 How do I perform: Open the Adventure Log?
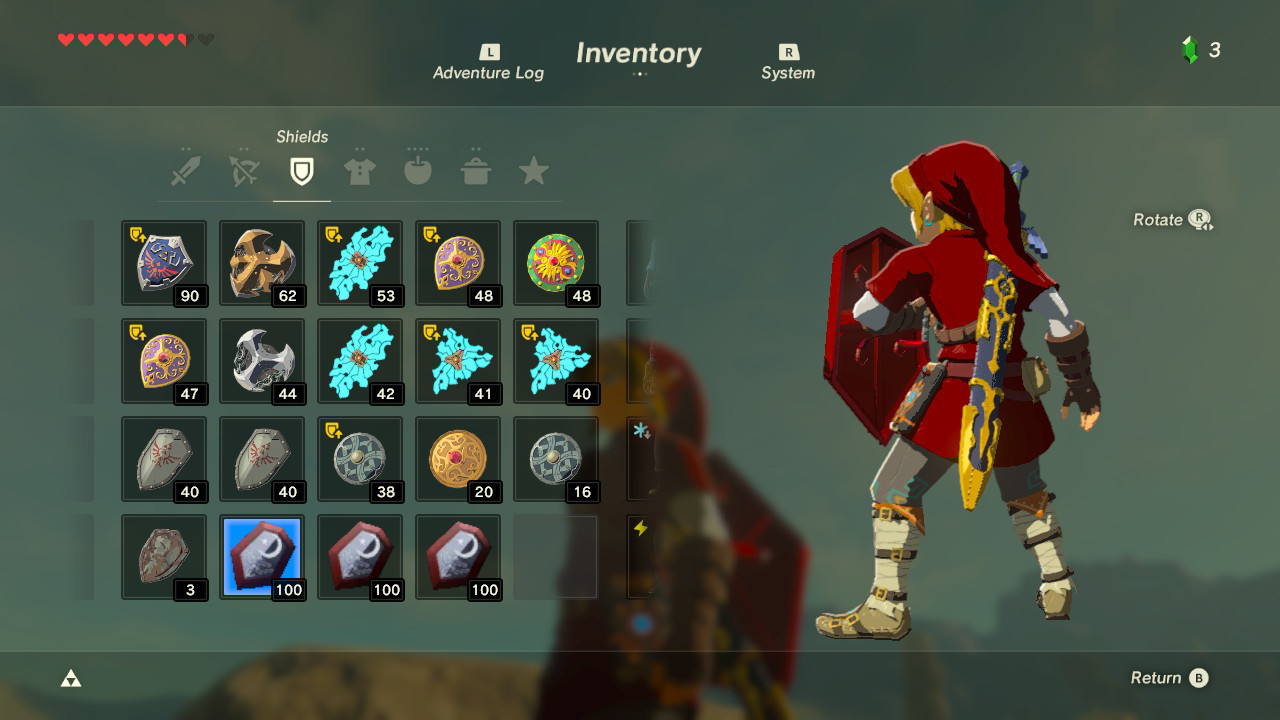[x=488, y=62]
